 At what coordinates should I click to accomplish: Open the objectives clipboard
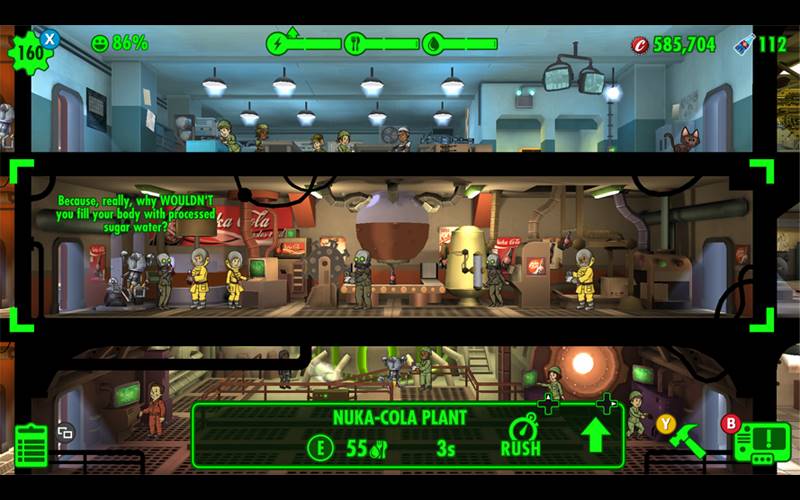coord(31,445)
